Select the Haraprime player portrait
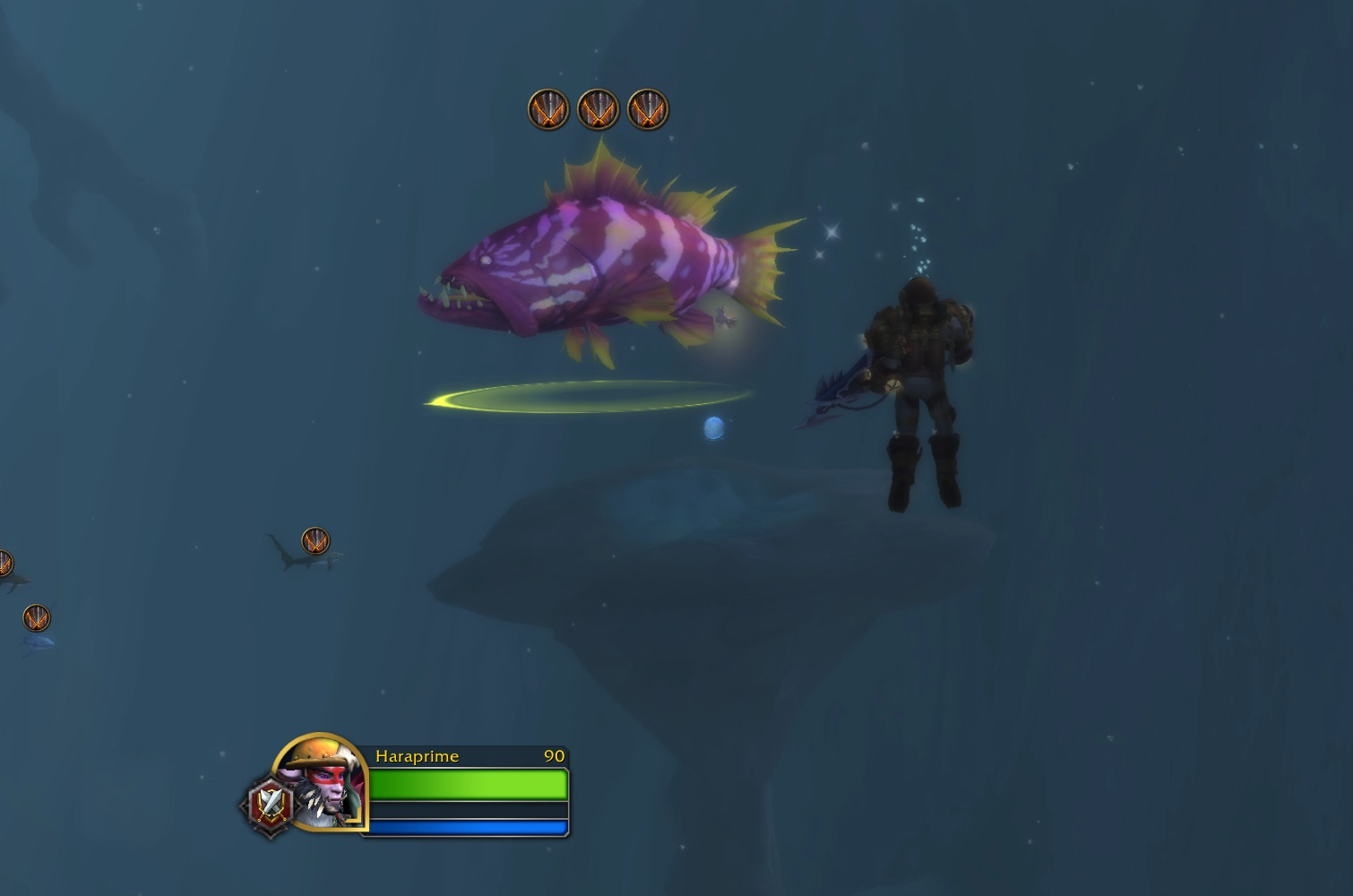The height and width of the screenshot is (896, 1353). tap(321, 781)
